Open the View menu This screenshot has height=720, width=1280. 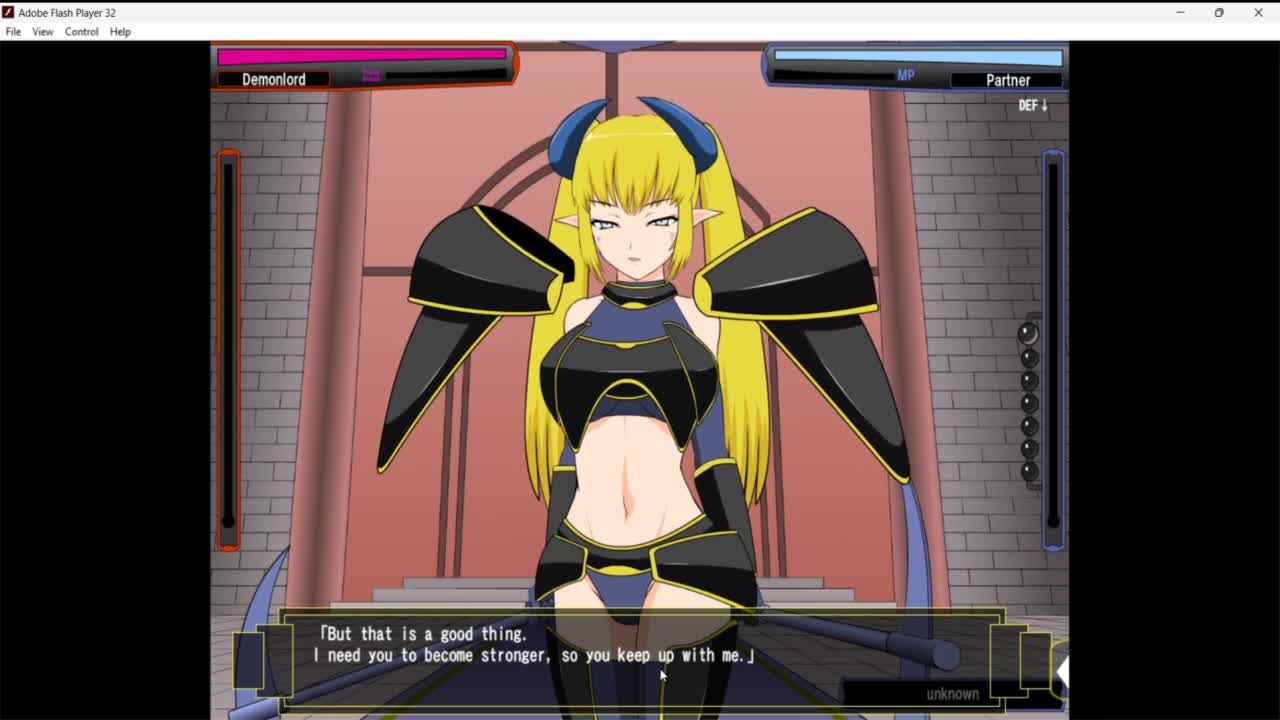pyautogui.click(x=42, y=32)
